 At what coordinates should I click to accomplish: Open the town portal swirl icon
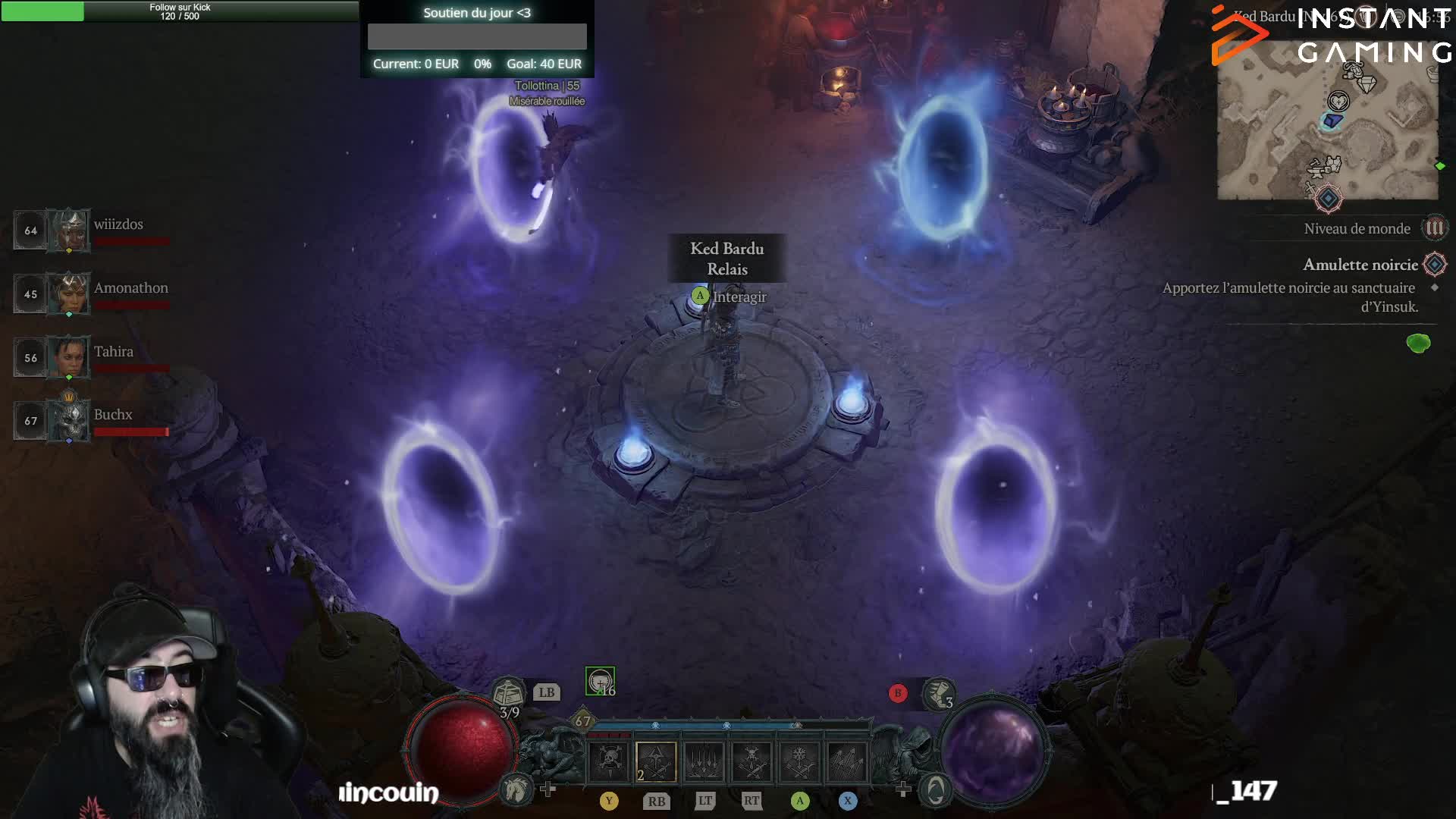(x=936, y=791)
